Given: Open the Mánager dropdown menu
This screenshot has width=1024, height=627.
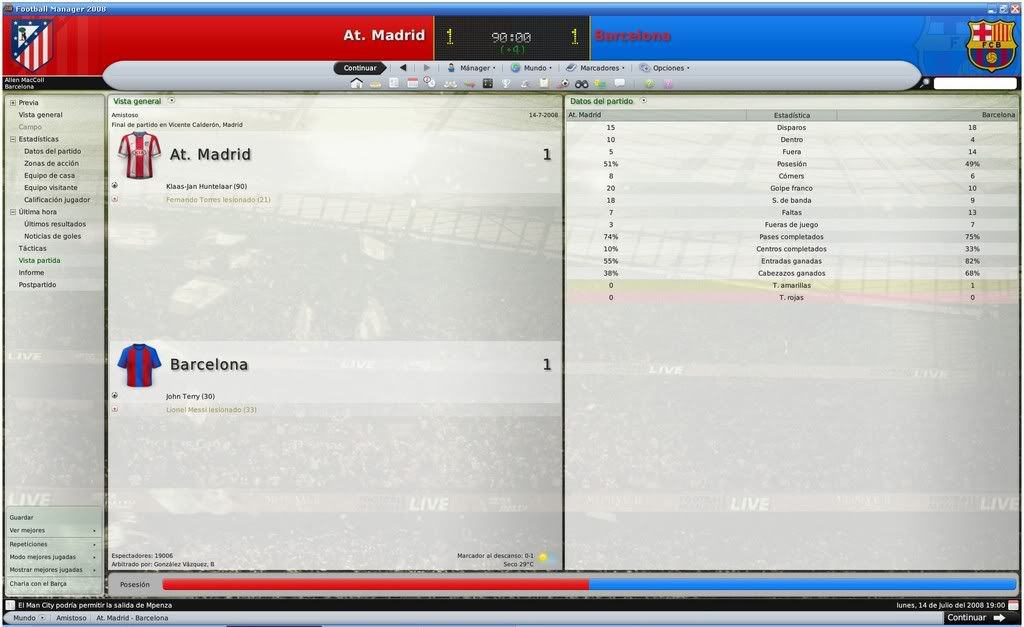Looking at the screenshot, I should click(470, 68).
